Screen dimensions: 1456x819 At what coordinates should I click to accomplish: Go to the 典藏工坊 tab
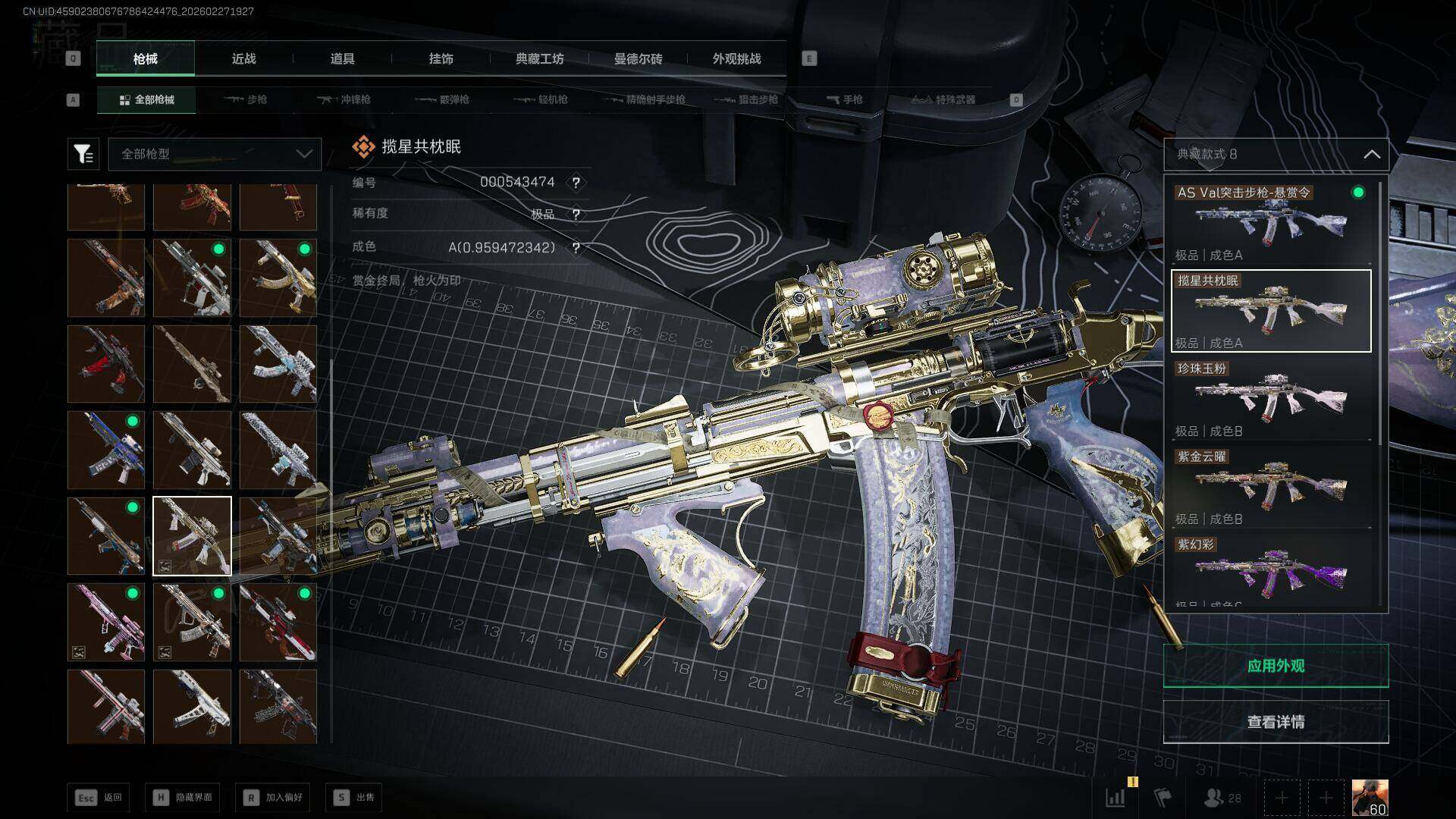539,58
